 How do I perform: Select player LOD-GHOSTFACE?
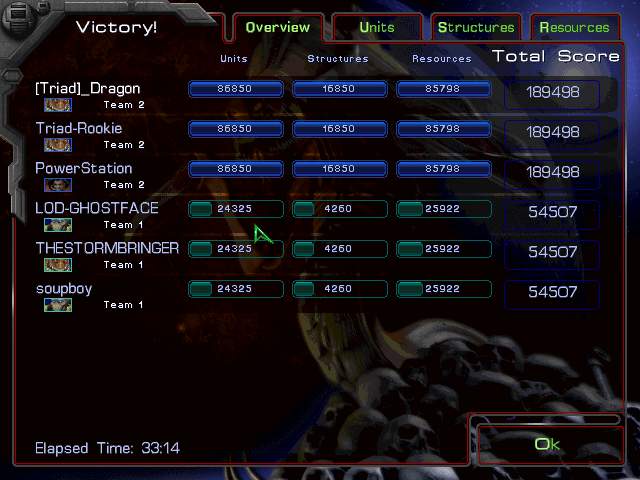[97, 209]
